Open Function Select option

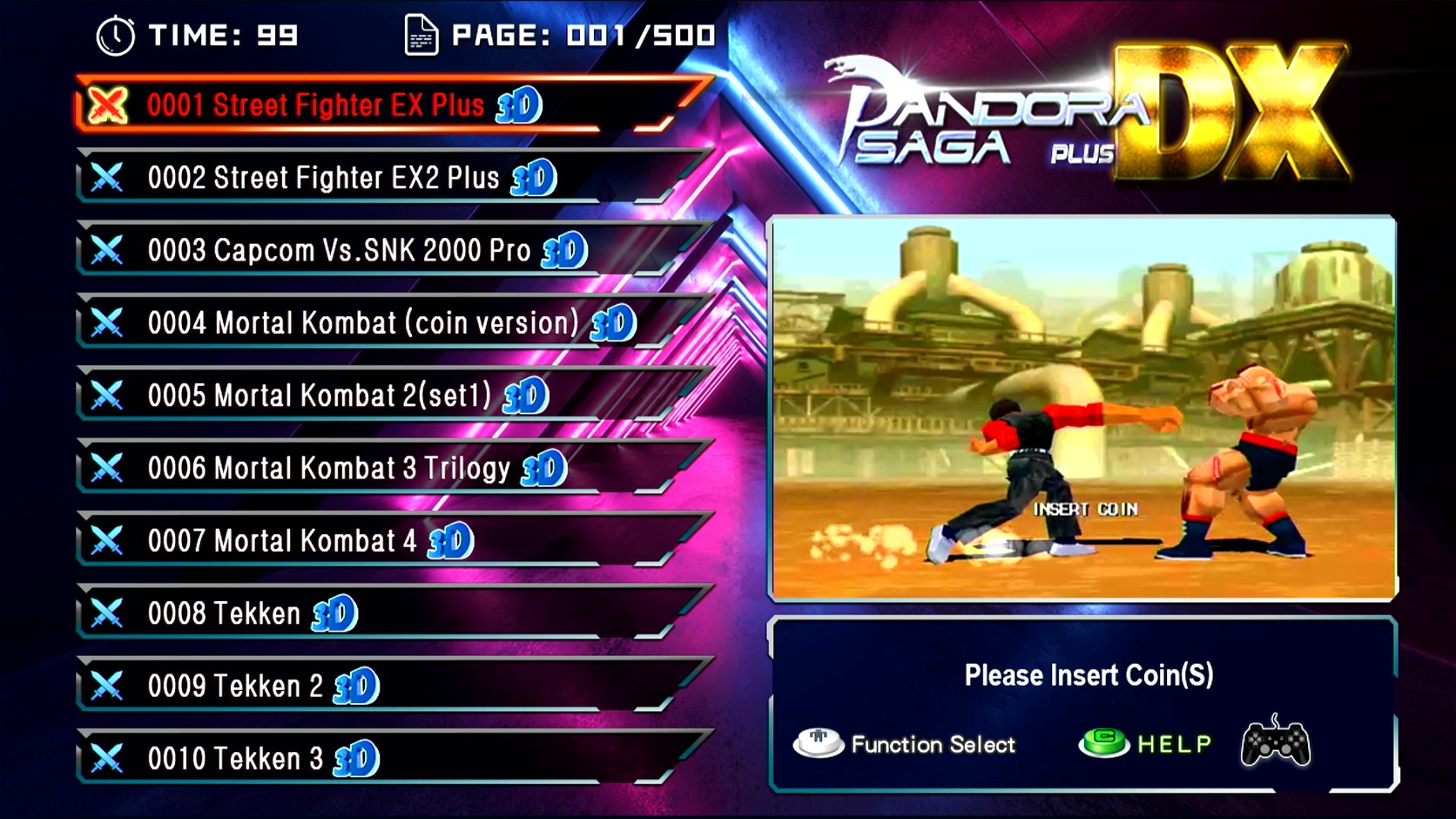906,744
